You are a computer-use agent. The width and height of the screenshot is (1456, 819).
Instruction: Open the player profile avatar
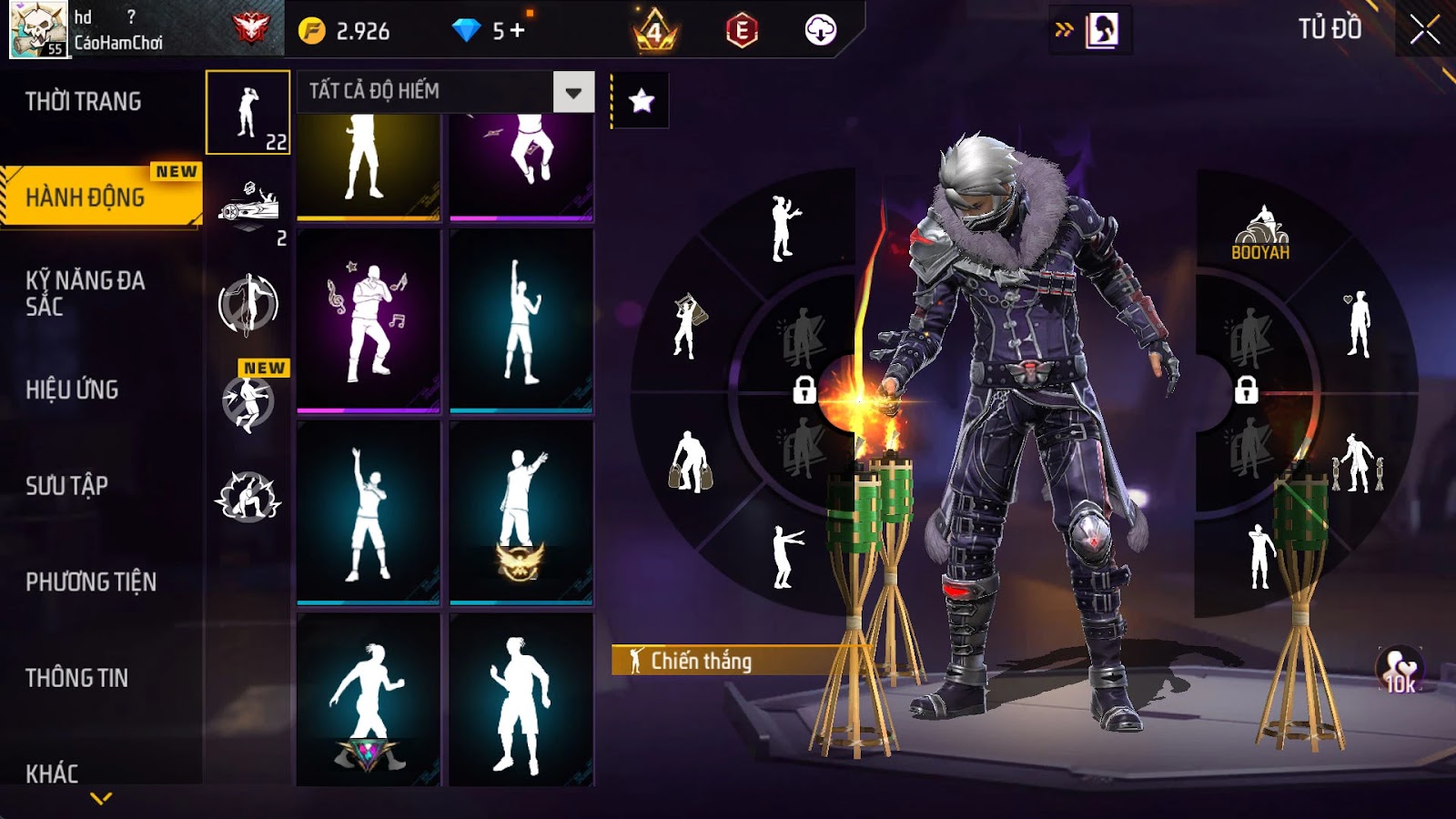(x=38, y=29)
